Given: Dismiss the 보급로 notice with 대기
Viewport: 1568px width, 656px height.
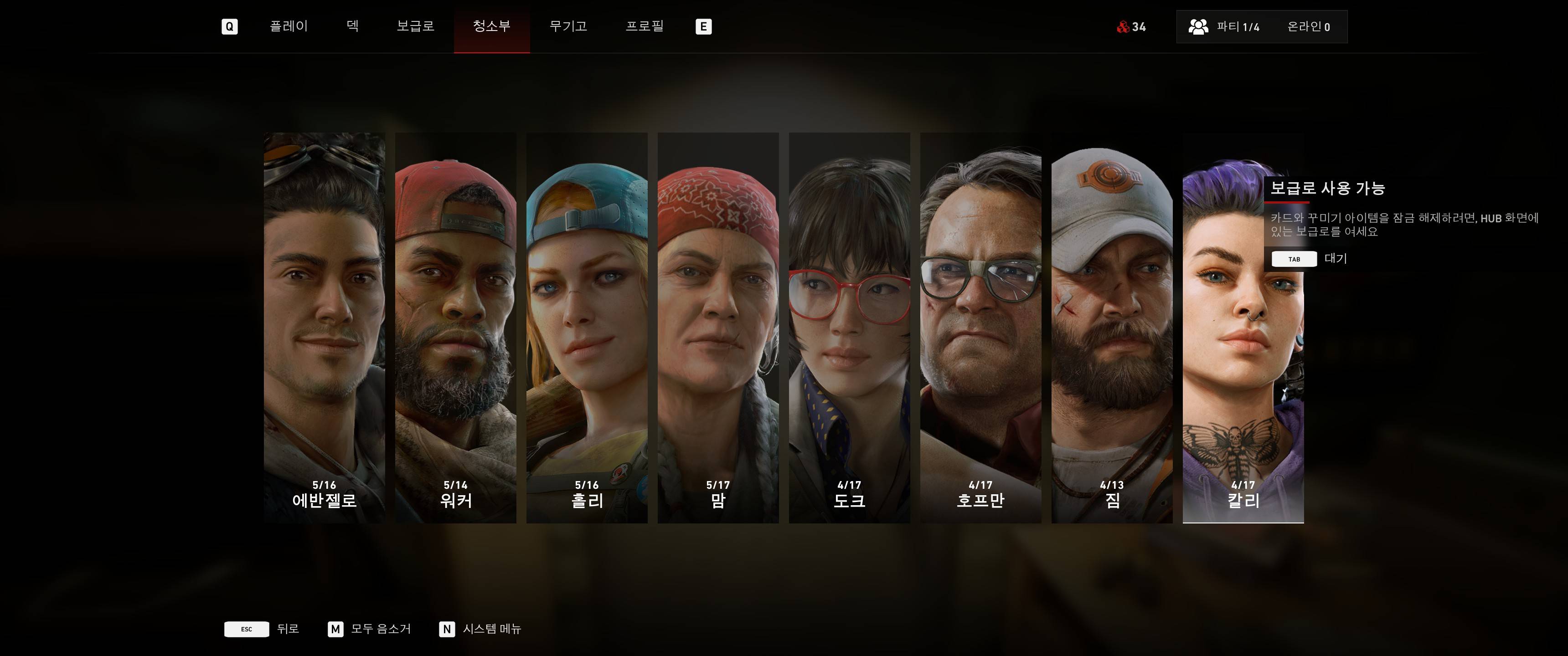Looking at the screenshot, I should [1309, 259].
